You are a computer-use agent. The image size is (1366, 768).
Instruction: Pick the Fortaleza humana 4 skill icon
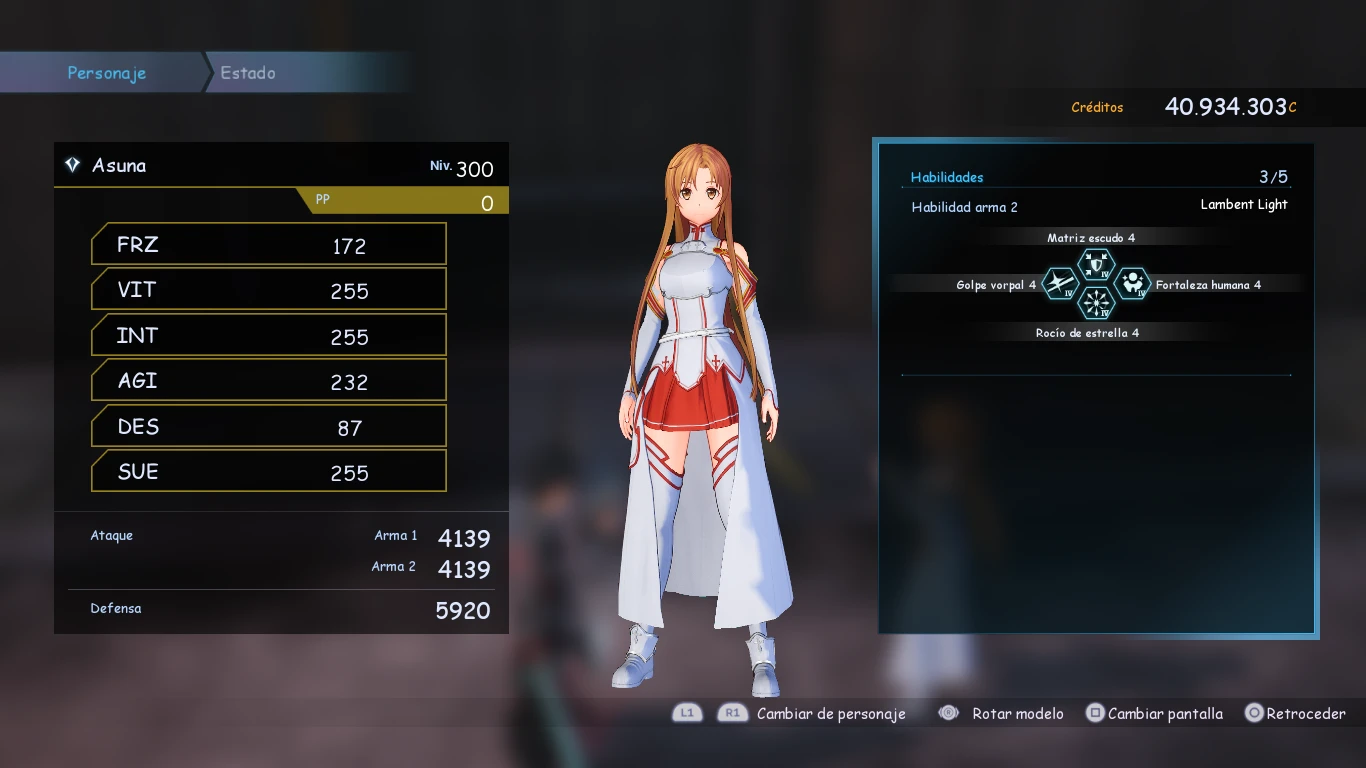tap(1132, 284)
